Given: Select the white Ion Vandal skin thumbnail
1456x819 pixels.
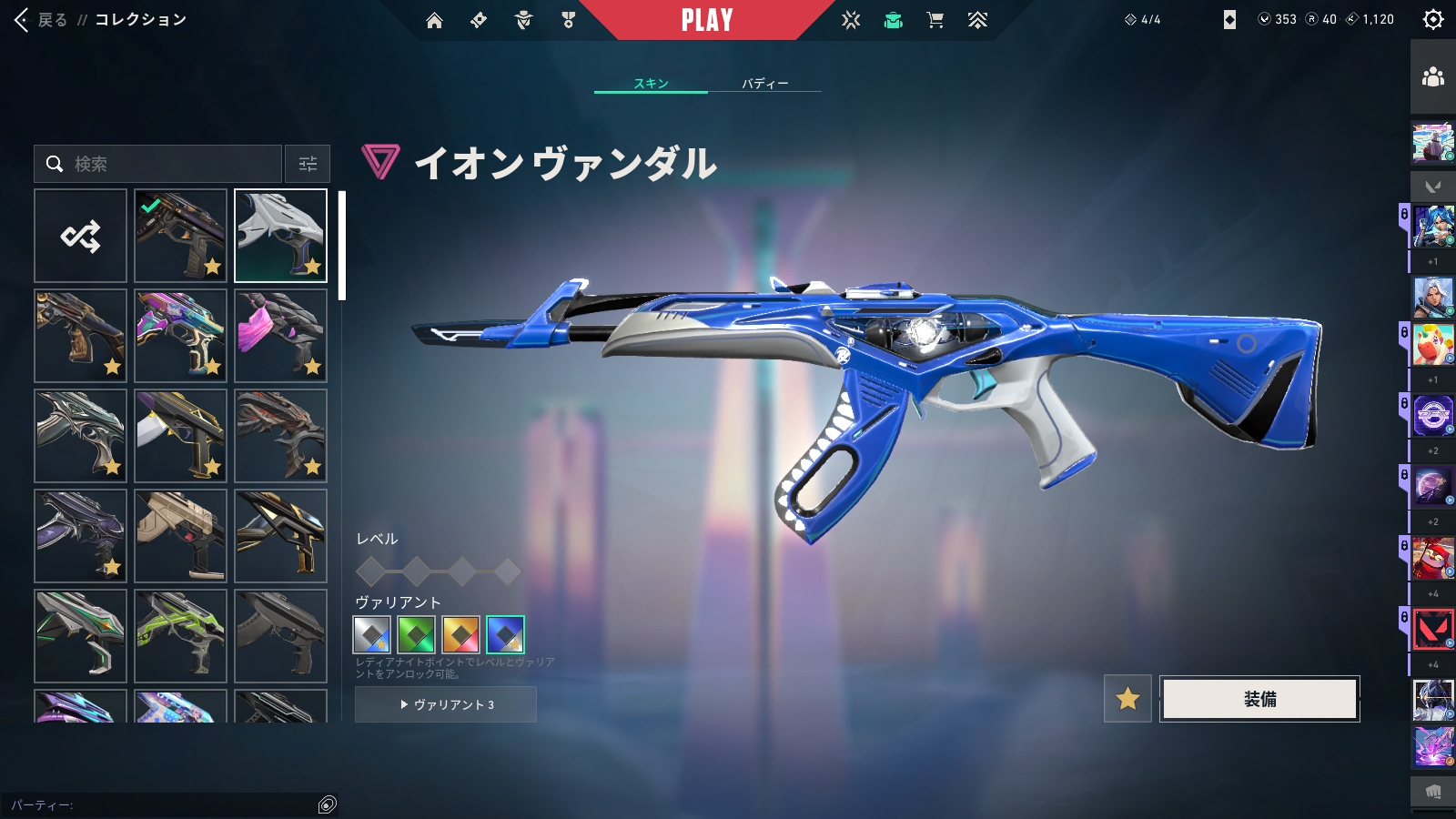Looking at the screenshot, I should click(280, 236).
